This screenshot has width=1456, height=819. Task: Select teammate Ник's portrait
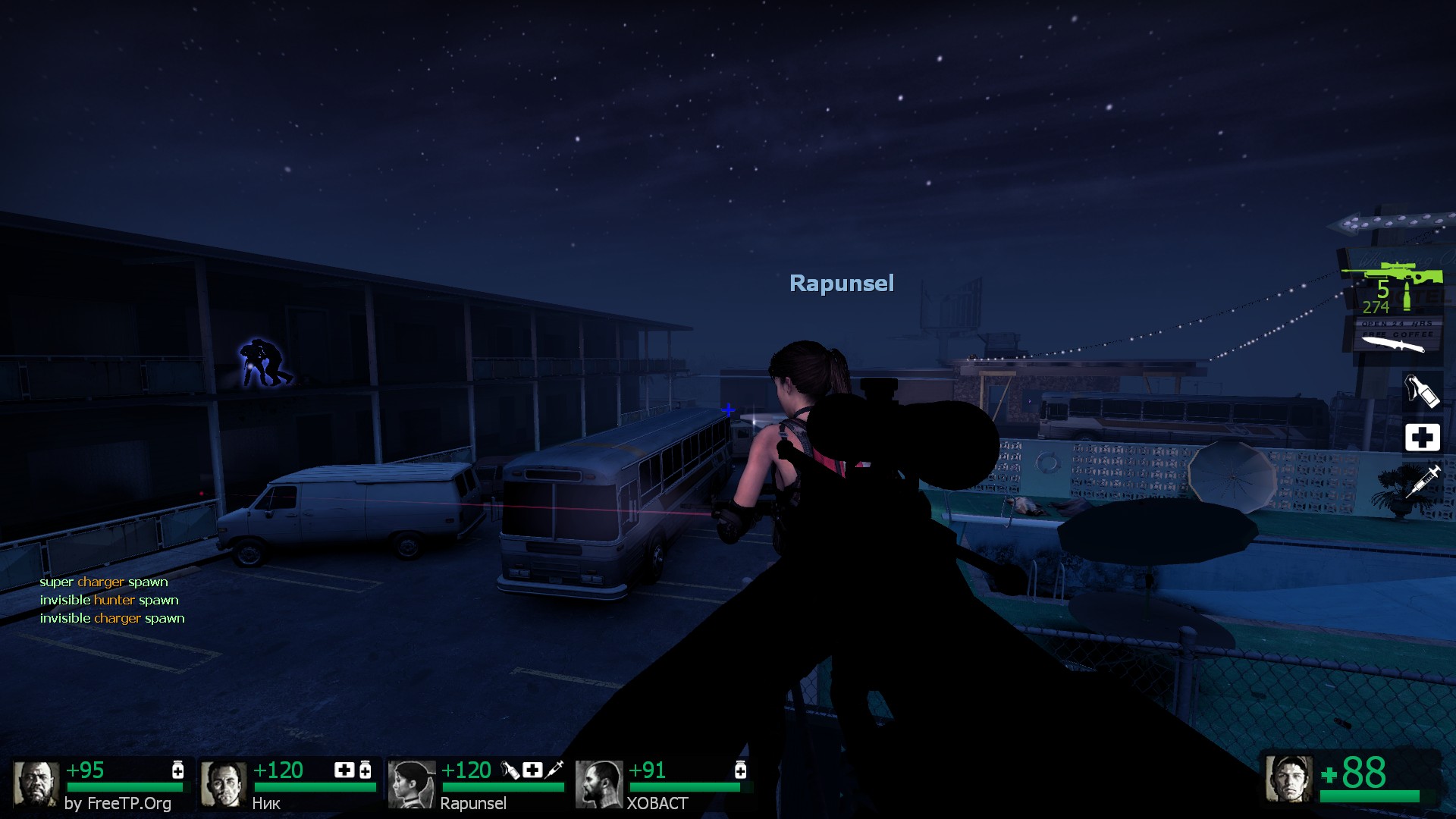pyautogui.click(x=223, y=784)
